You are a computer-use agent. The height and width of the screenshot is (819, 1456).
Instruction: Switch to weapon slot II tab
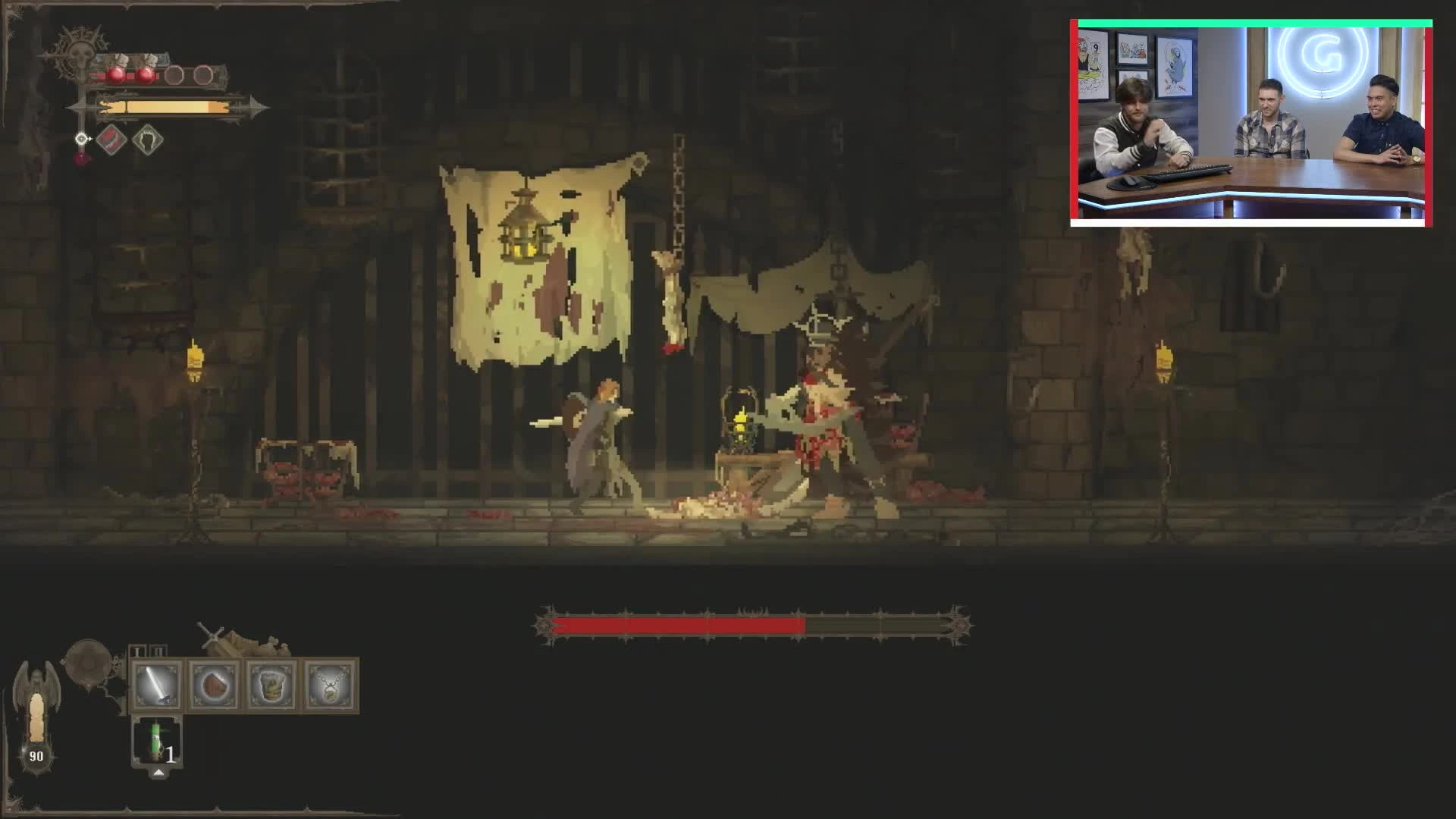tap(157, 650)
